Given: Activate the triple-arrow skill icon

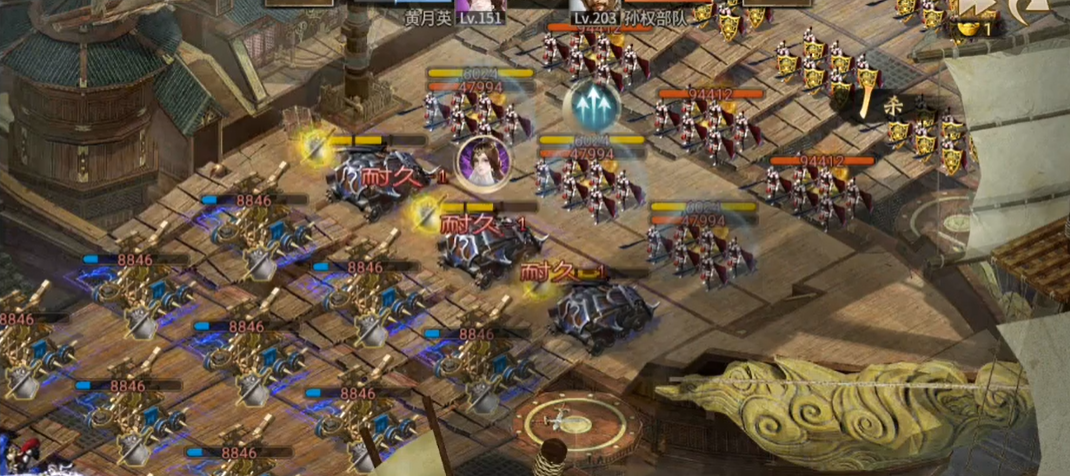Looking at the screenshot, I should click(x=592, y=103).
